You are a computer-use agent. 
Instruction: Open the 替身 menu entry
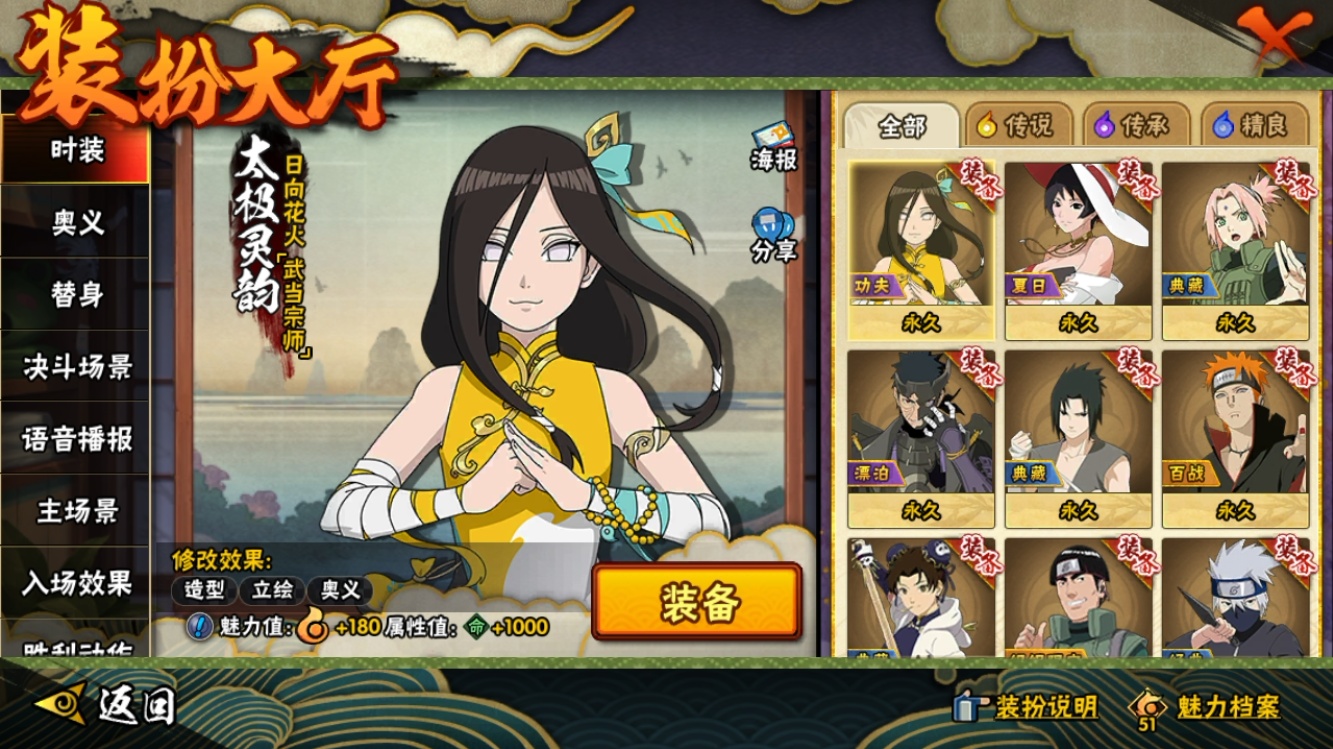coord(76,295)
